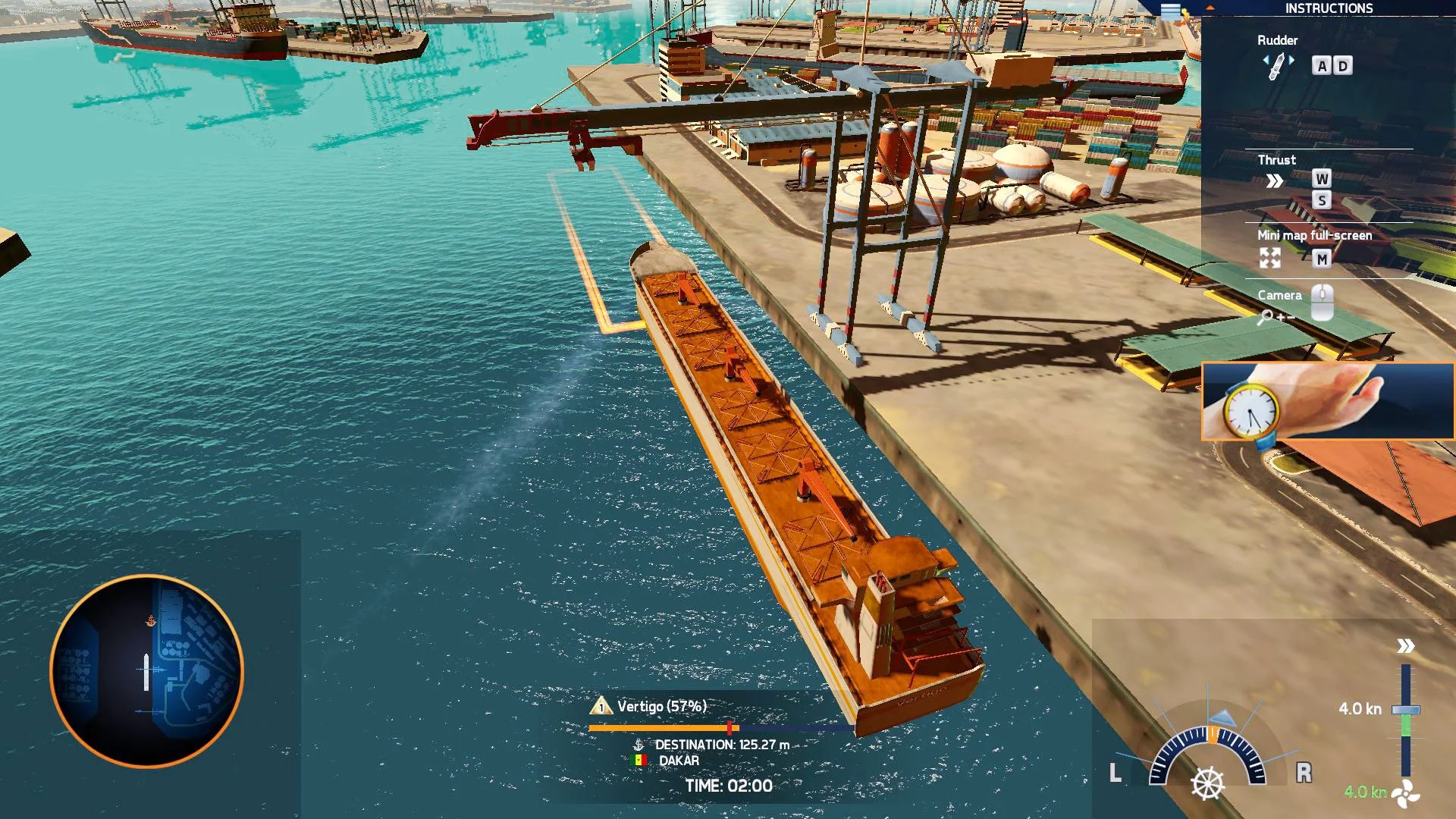Viewport: 1456px width, 819px height.
Task: Click the anchor icon next to DESTINATION
Action: coord(639,745)
